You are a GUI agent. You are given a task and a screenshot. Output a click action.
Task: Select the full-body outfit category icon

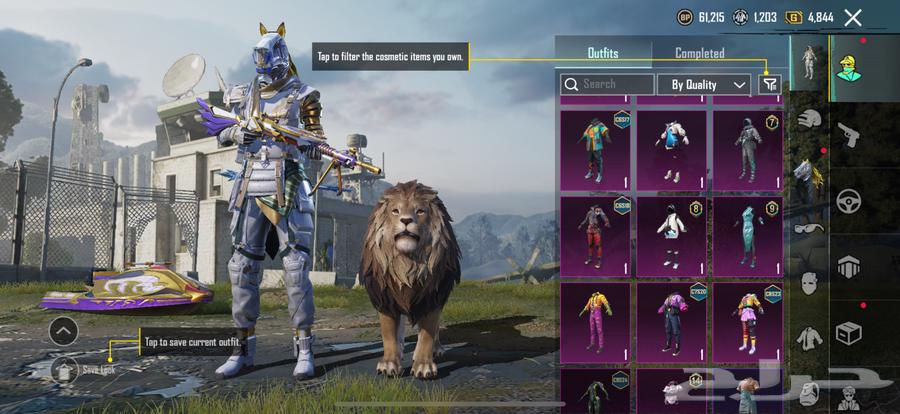[808, 62]
